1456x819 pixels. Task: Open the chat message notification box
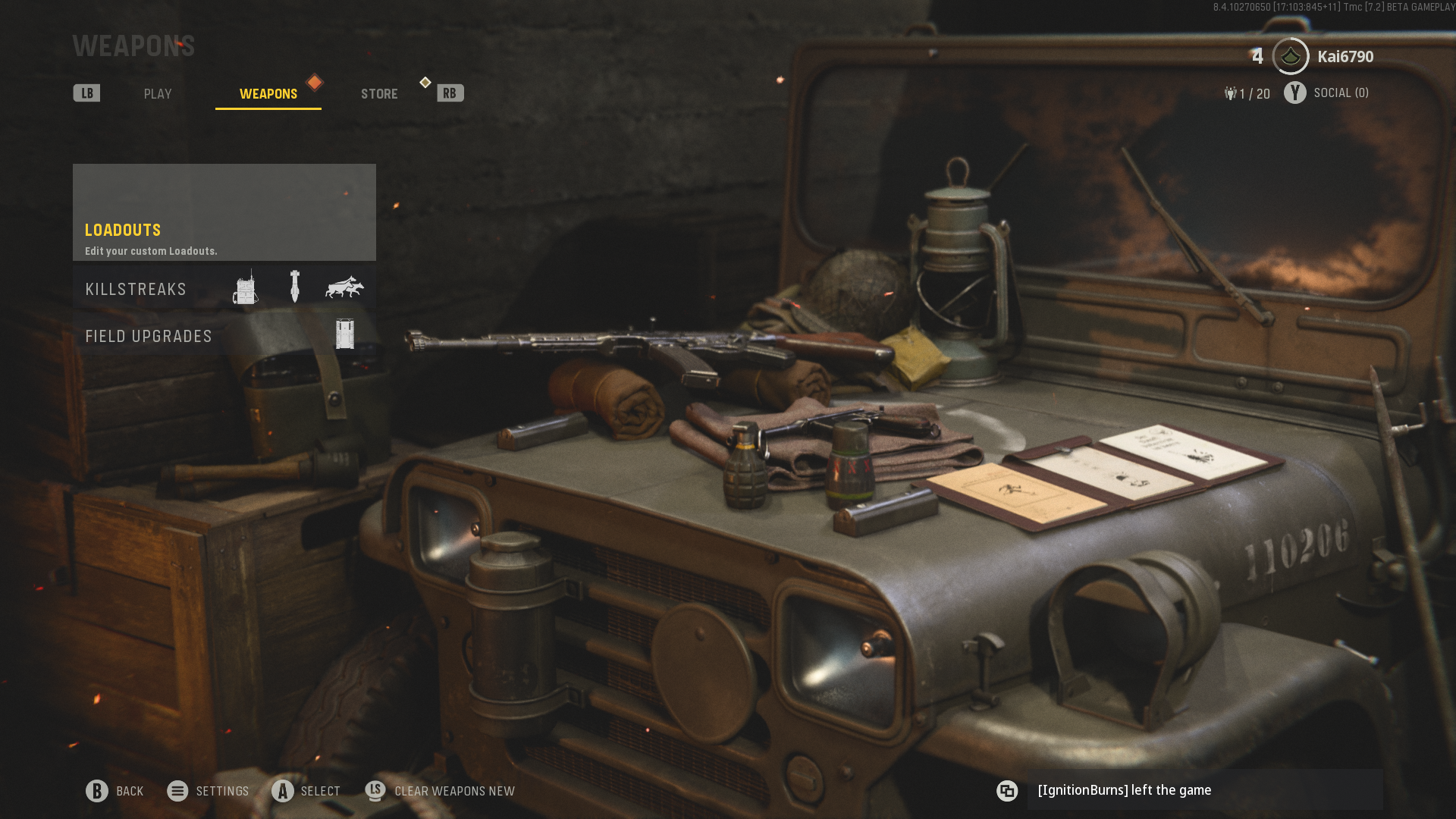coord(1203,790)
